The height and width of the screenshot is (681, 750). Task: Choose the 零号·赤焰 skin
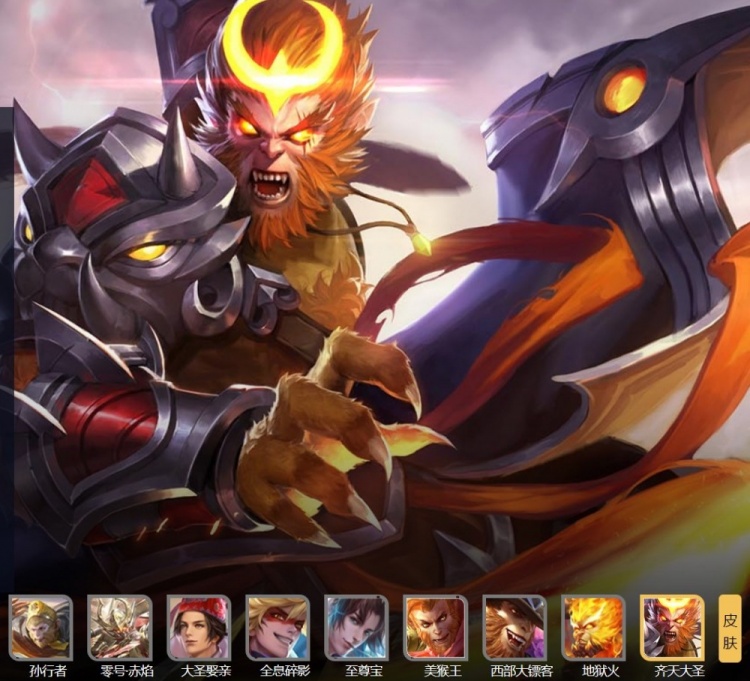click(120, 628)
